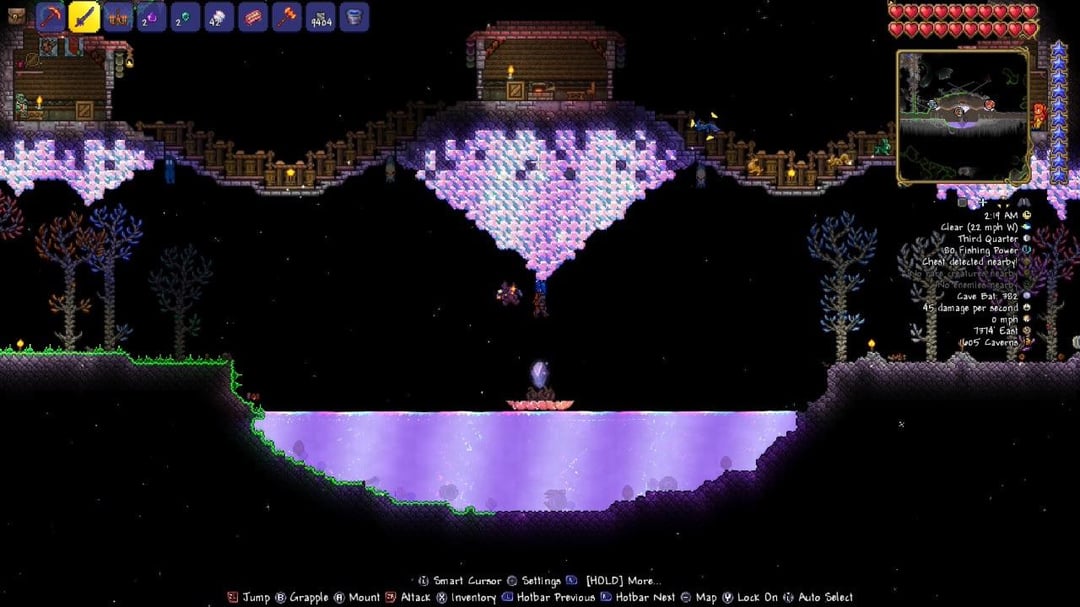The width and height of the screenshot is (1080, 607).
Task: Toggle the Cave Bat kill count icon
Action: click(x=1027, y=296)
